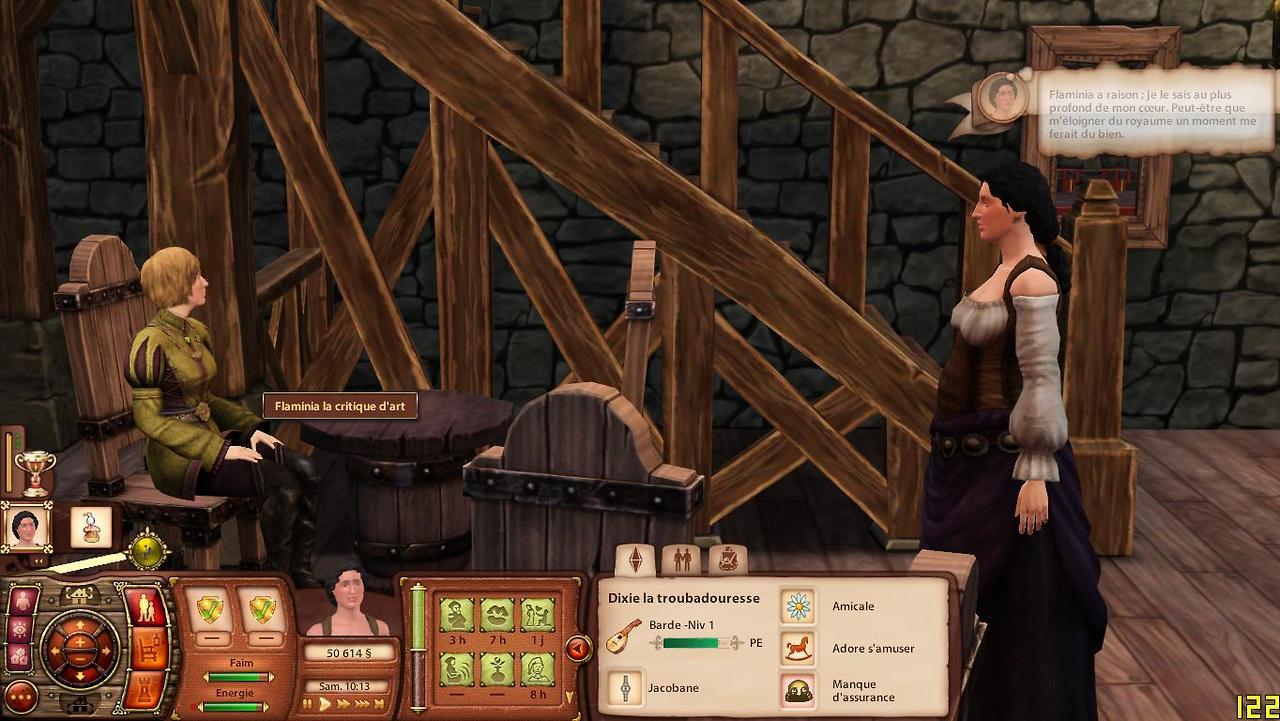This screenshot has width=1280, height=721.
Task: Activate the red two-people mode button
Action: coord(146,607)
